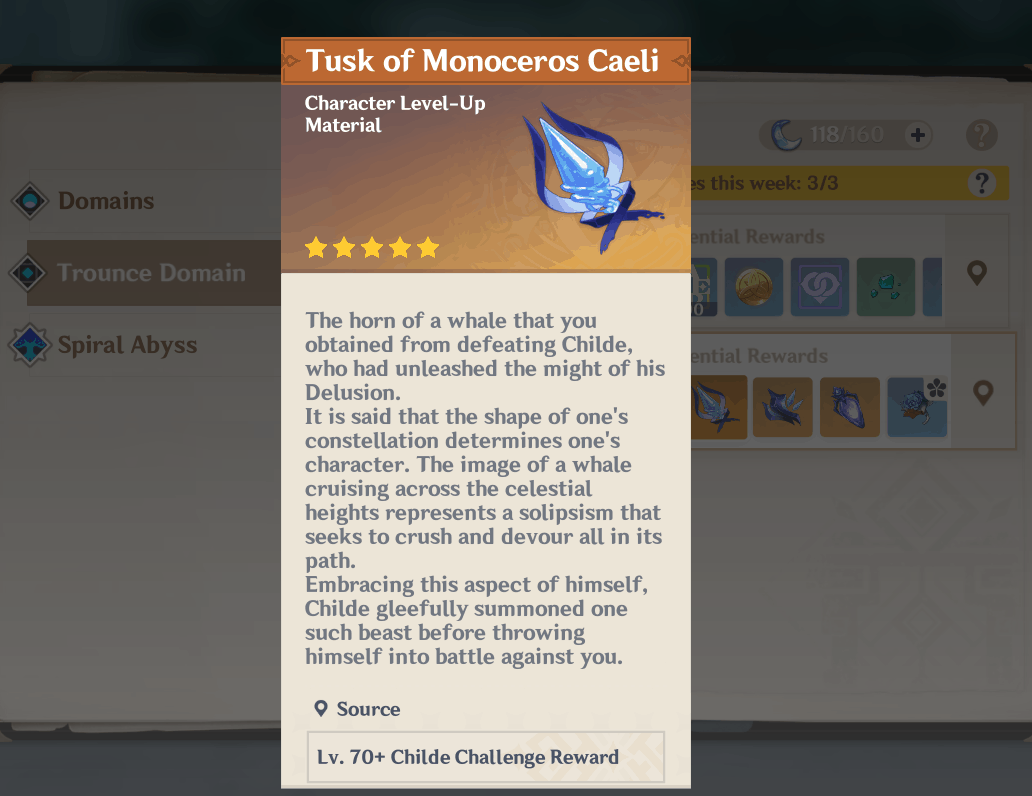Select the Mora gold coin reward
This screenshot has width=1032, height=796.
(754, 287)
